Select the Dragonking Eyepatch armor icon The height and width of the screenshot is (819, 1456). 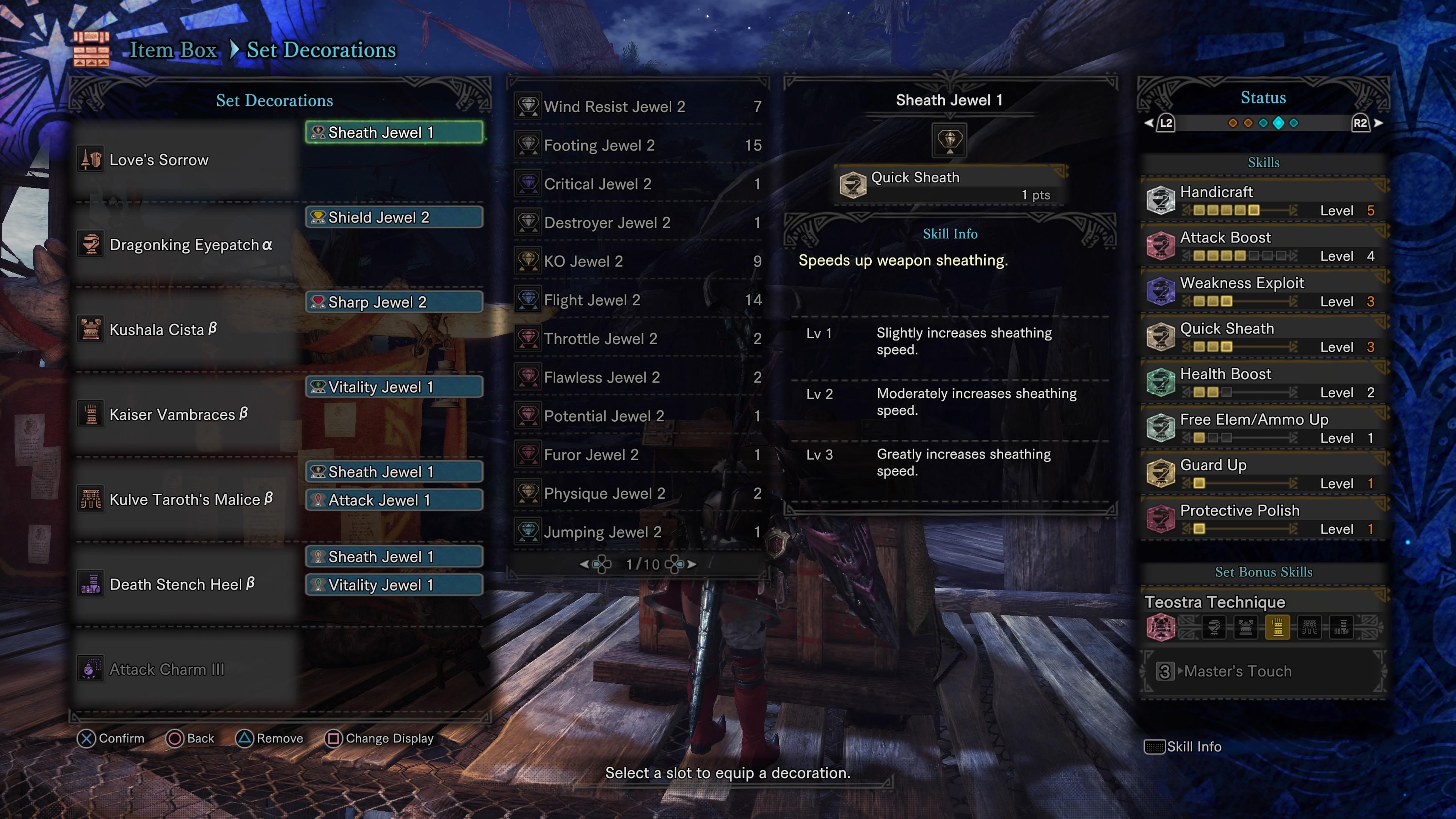(91, 243)
